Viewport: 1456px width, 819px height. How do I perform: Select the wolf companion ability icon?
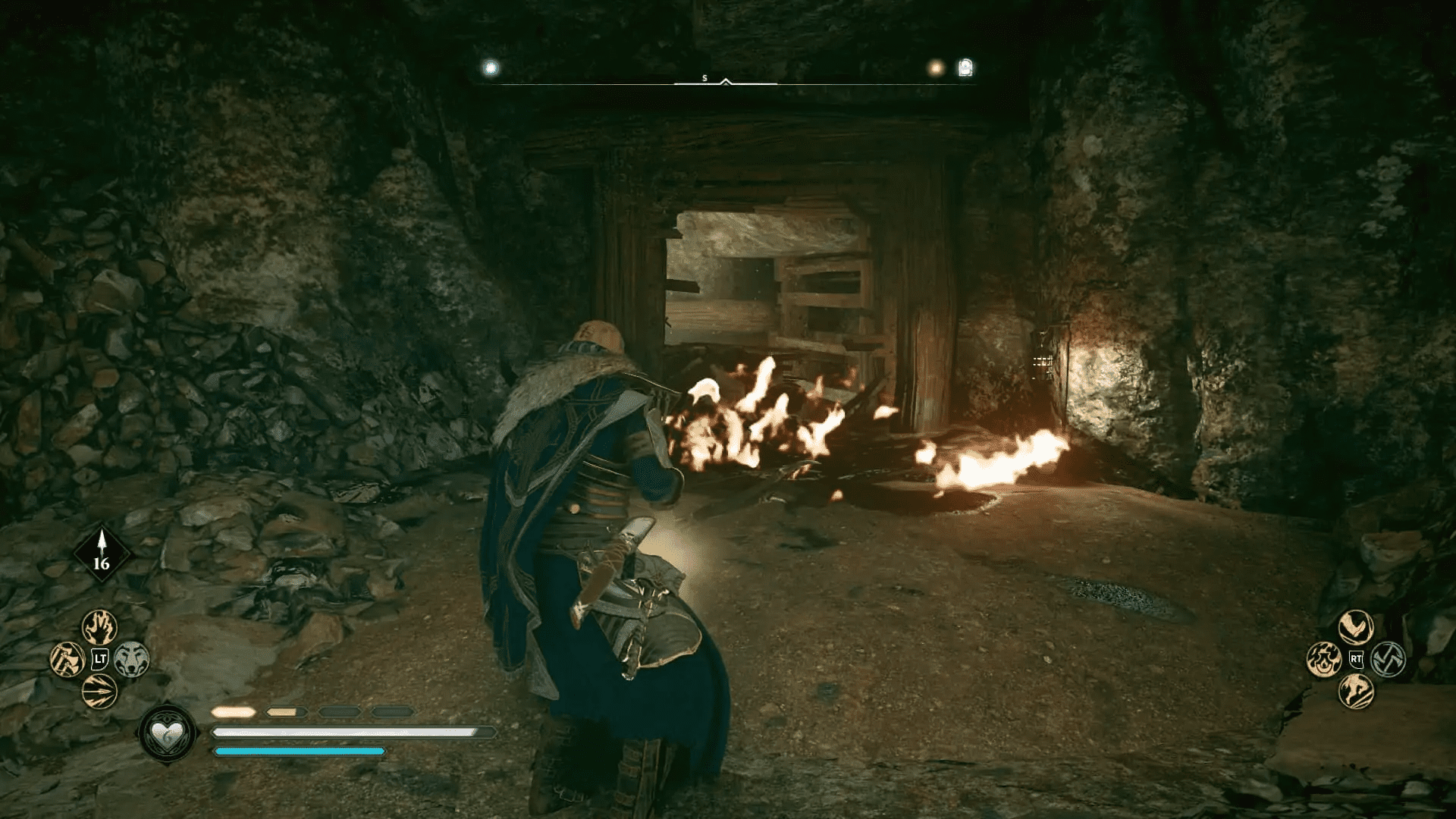pos(131,659)
